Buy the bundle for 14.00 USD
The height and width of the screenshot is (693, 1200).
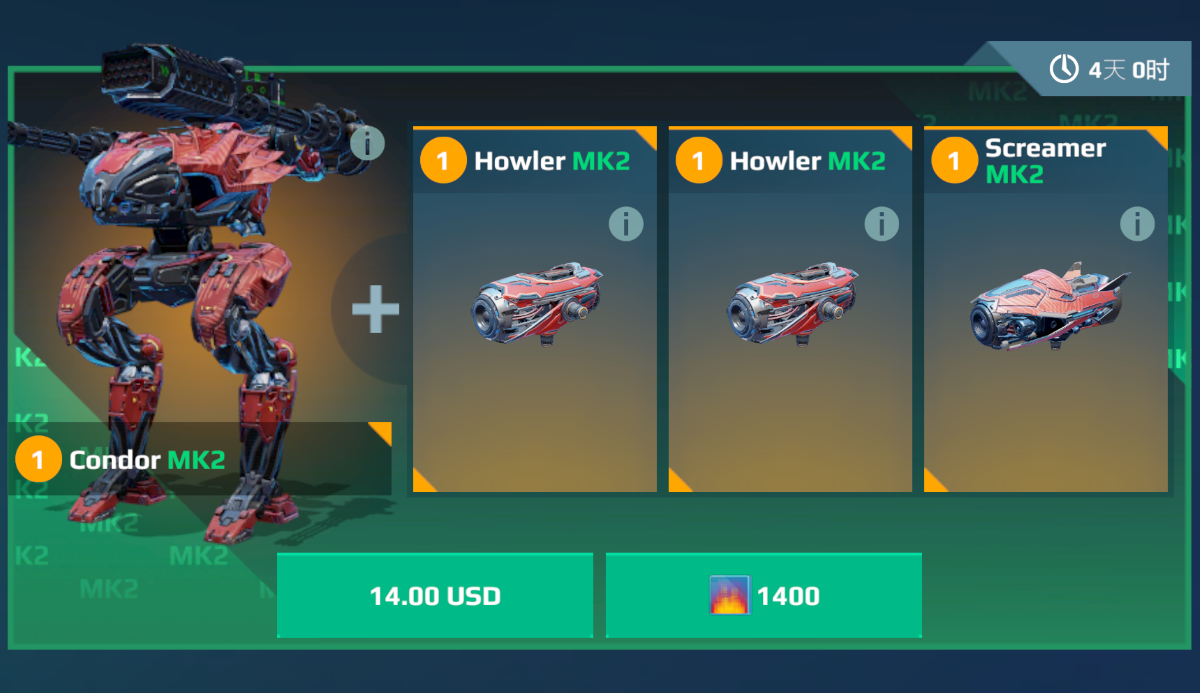435,596
